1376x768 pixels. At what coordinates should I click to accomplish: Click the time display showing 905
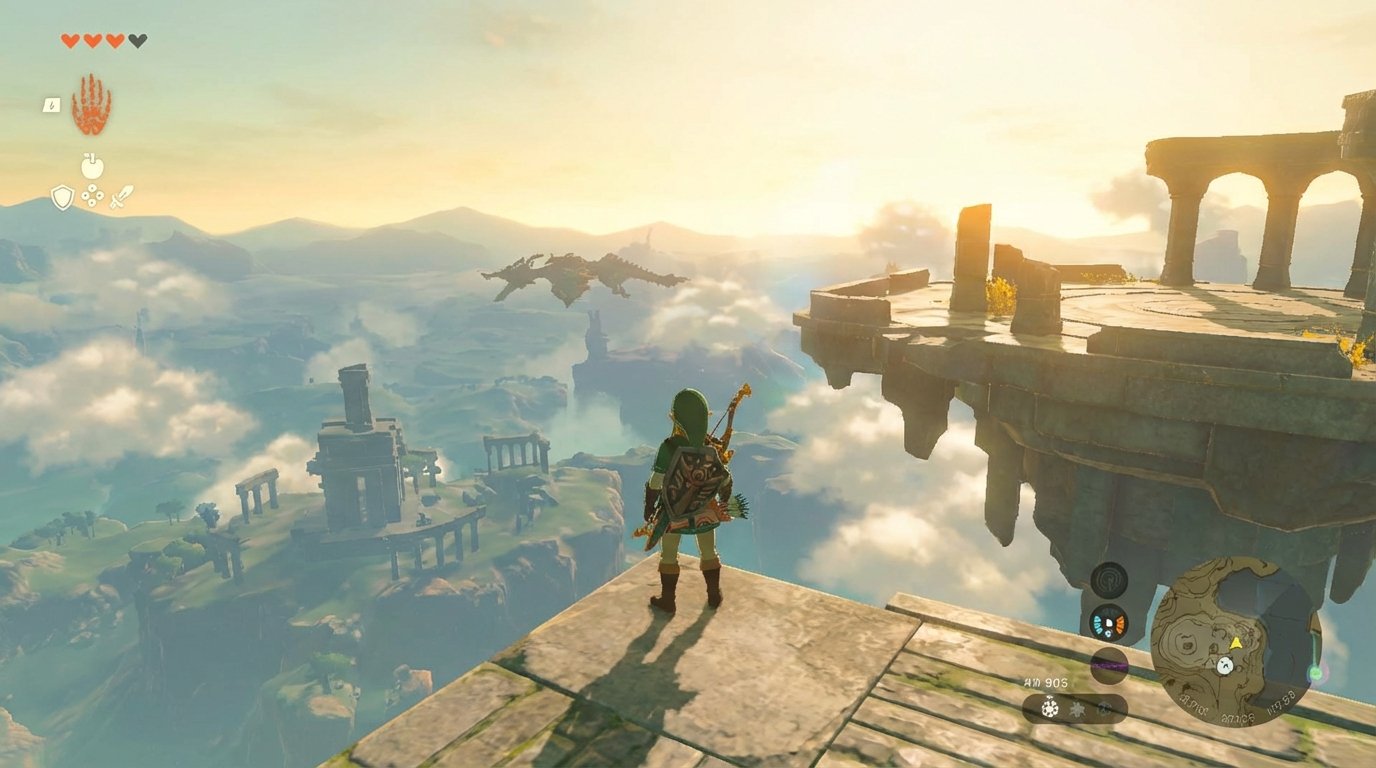point(1046,682)
